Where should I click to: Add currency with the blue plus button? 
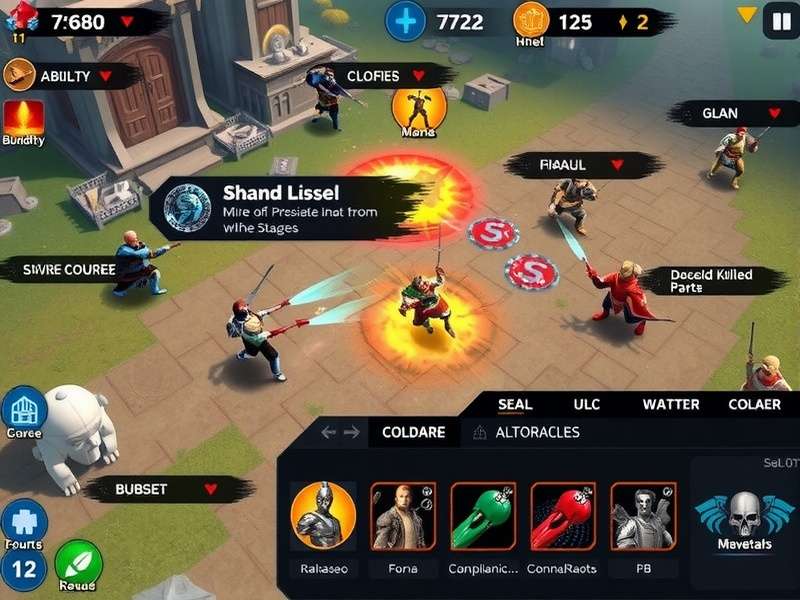click(405, 21)
